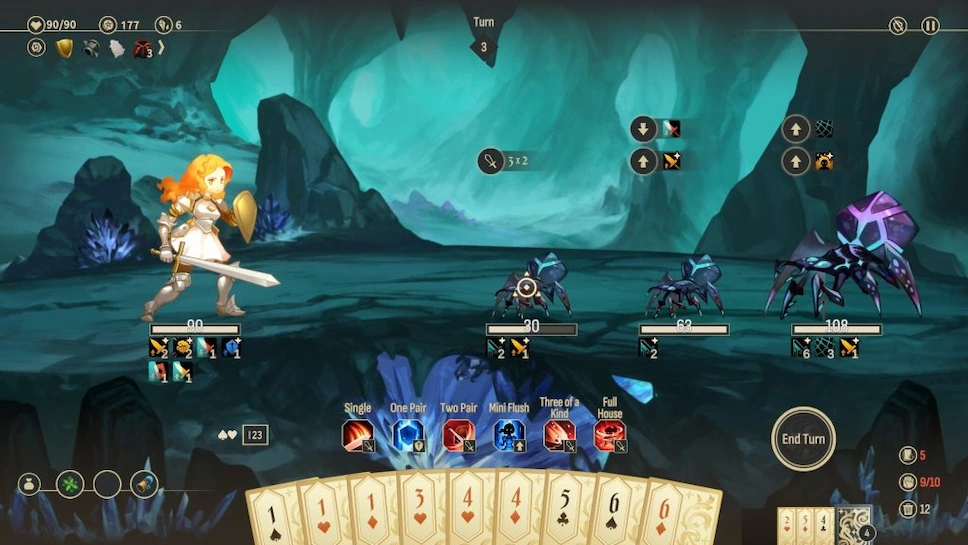Pause the game
The image size is (968, 545).
930,26
